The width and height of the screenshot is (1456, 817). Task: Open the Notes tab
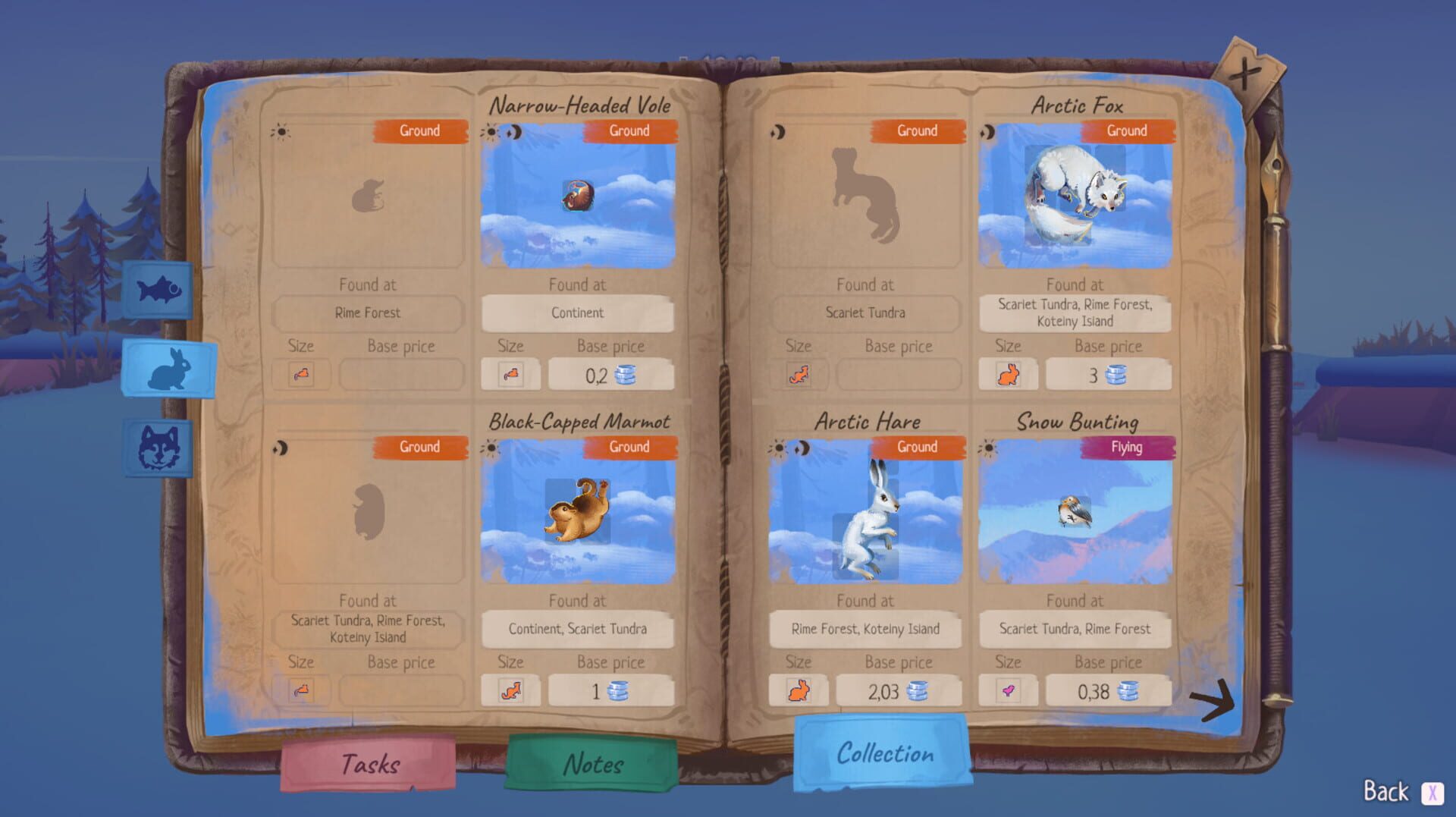pyautogui.click(x=592, y=764)
